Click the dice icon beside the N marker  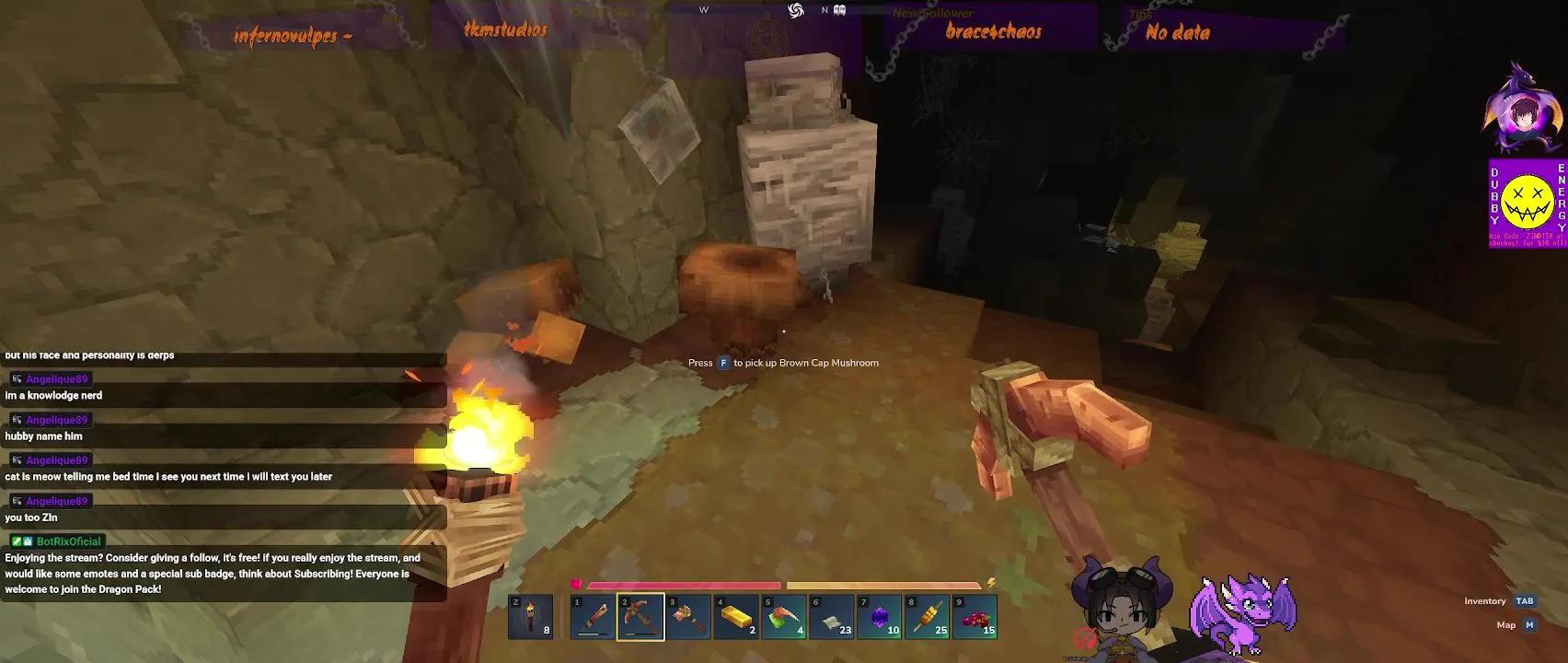[x=838, y=9]
